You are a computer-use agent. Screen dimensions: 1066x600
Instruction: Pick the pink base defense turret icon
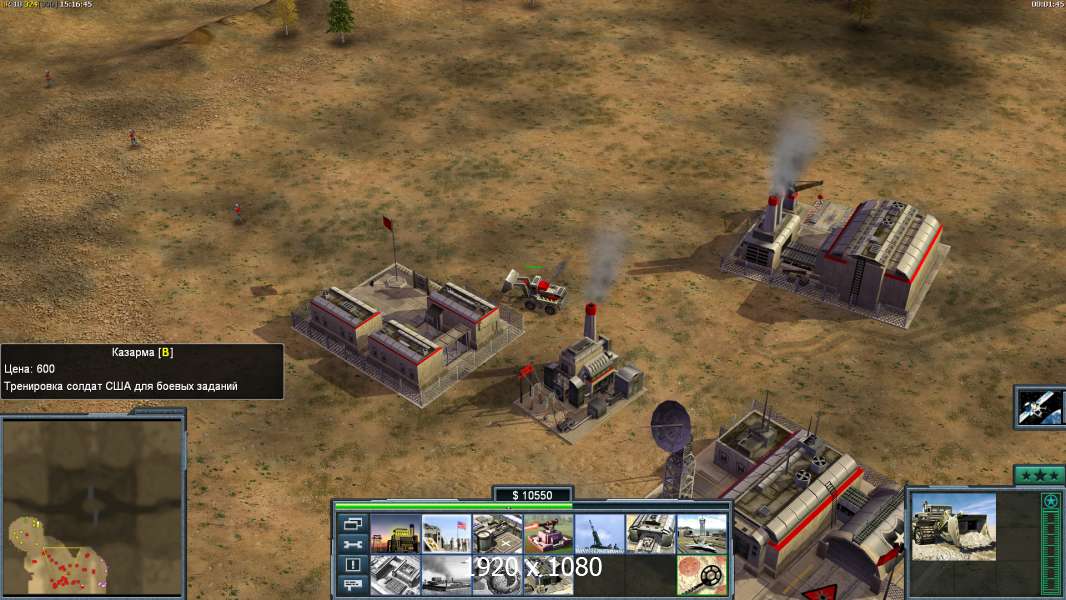point(548,534)
